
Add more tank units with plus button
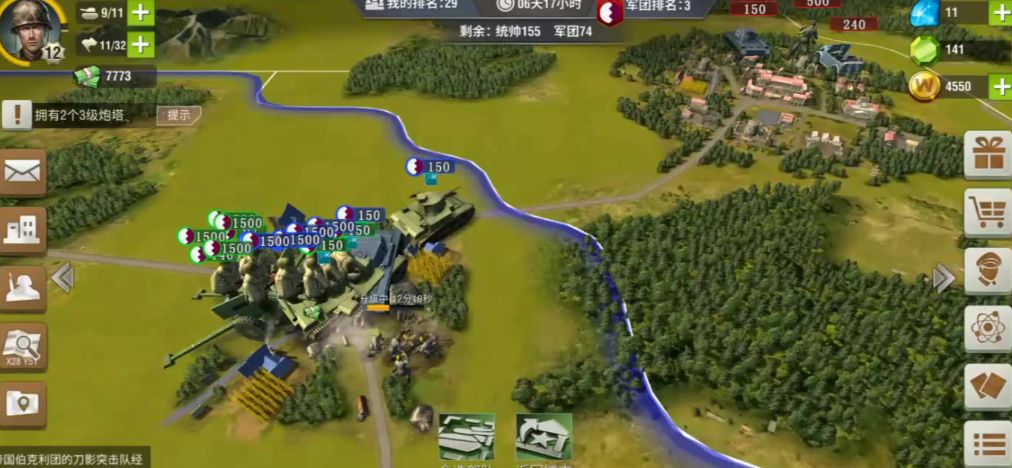[x=140, y=14]
